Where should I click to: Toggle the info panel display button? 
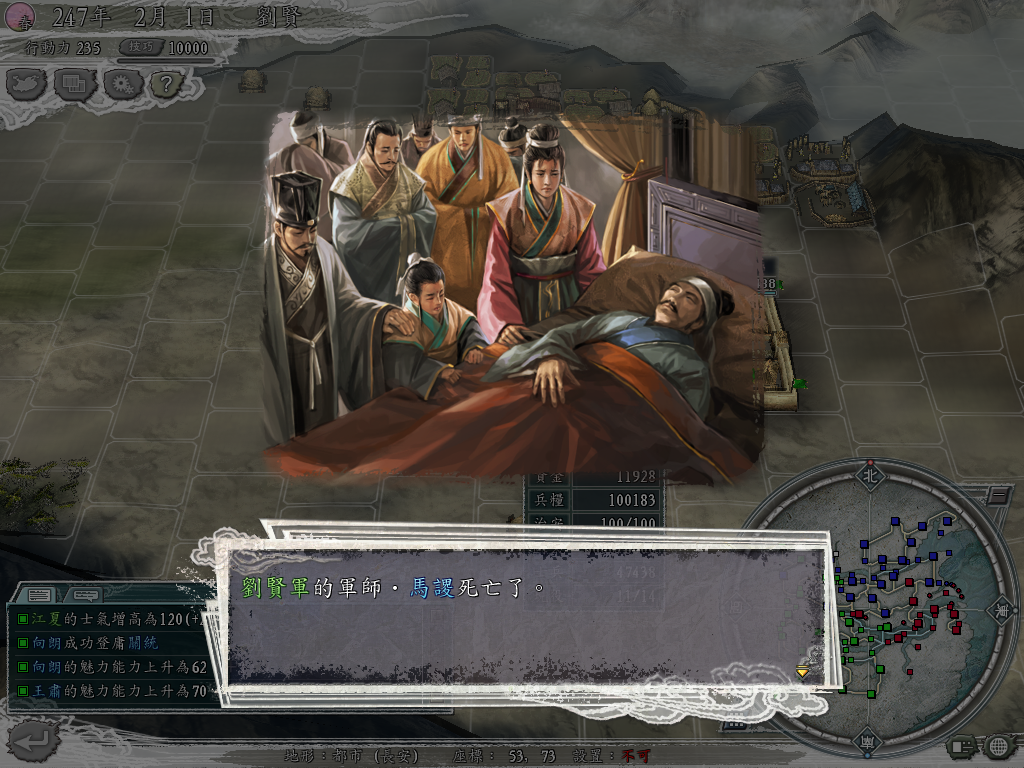tap(961, 746)
